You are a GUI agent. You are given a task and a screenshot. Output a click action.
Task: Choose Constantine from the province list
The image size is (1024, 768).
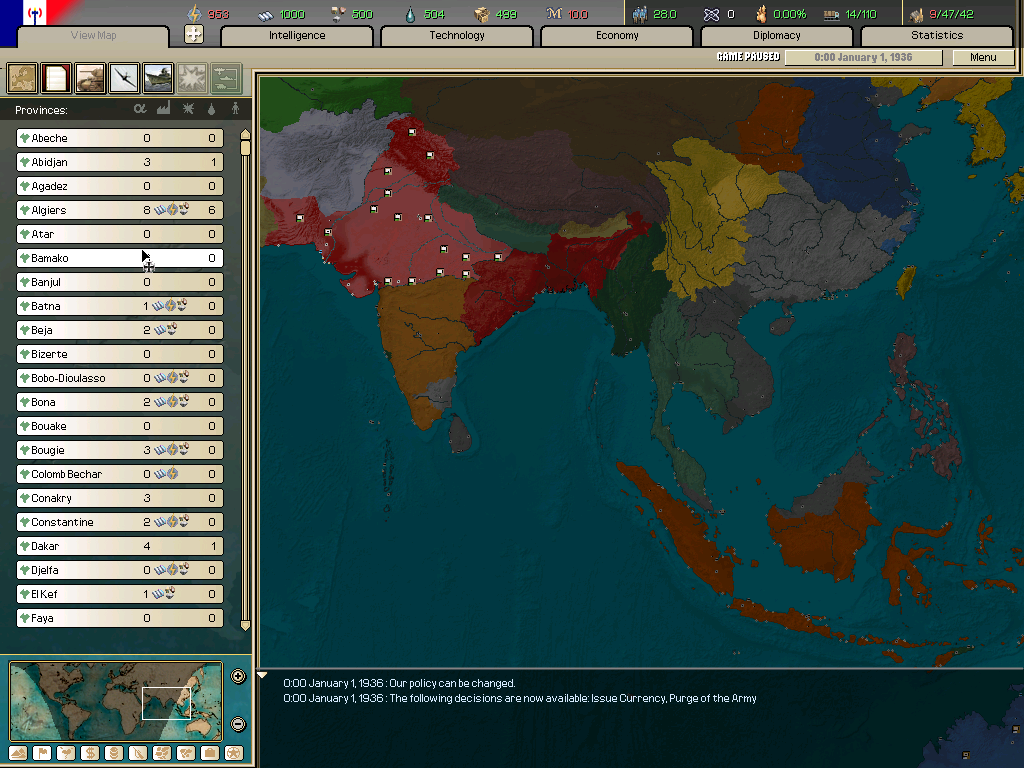[120, 522]
